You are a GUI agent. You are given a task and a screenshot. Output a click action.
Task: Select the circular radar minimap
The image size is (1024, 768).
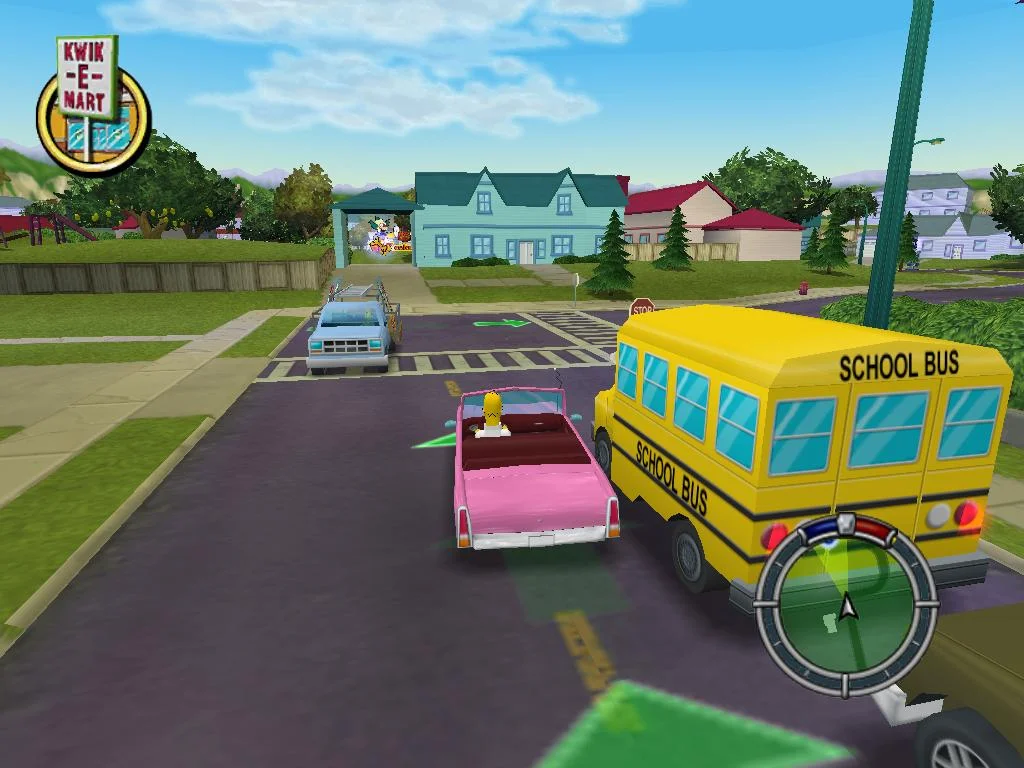(846, 604)
